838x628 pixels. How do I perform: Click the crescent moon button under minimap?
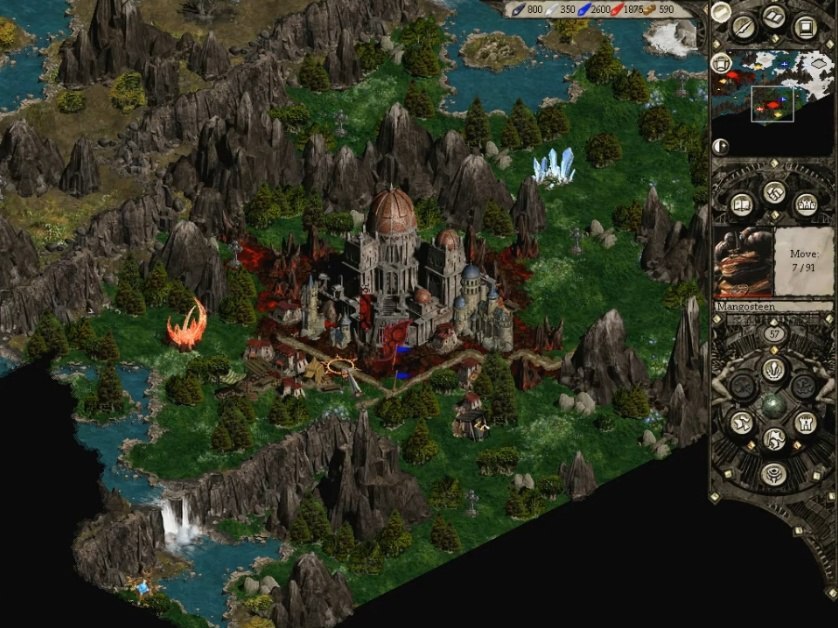click(721, 146)
